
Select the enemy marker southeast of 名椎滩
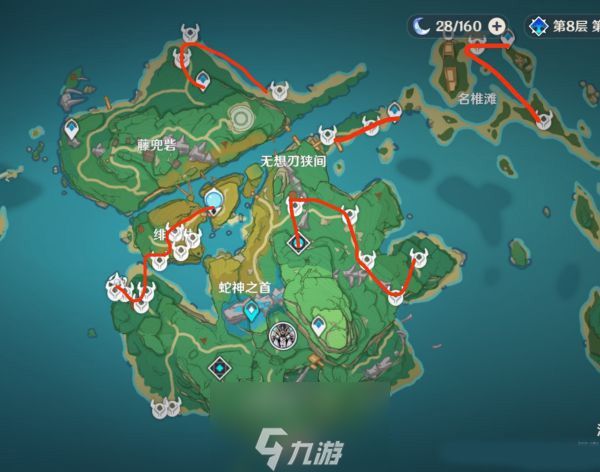coord(544,122)
